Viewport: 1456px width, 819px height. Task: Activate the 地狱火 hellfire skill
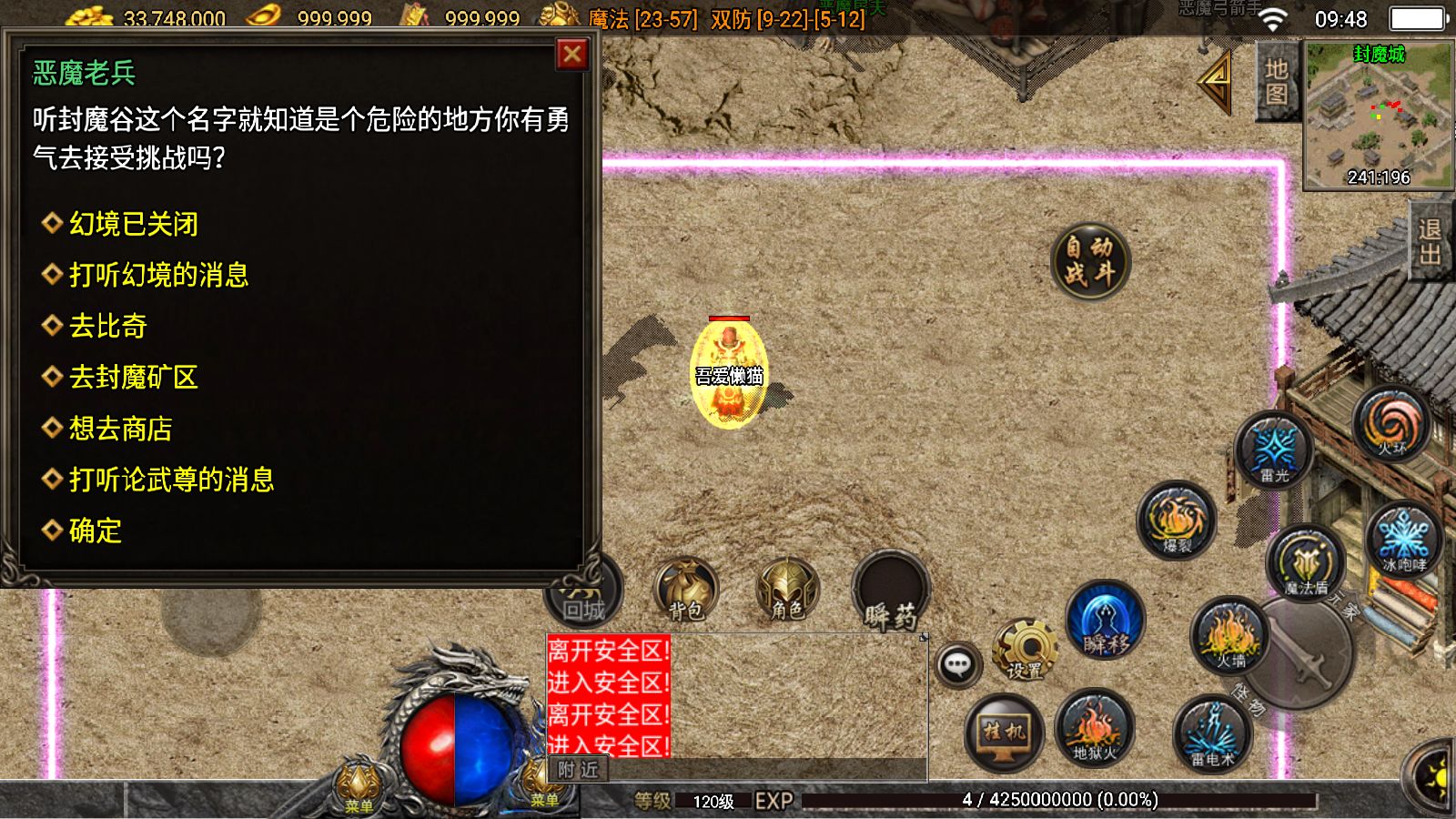point(1095,730)
